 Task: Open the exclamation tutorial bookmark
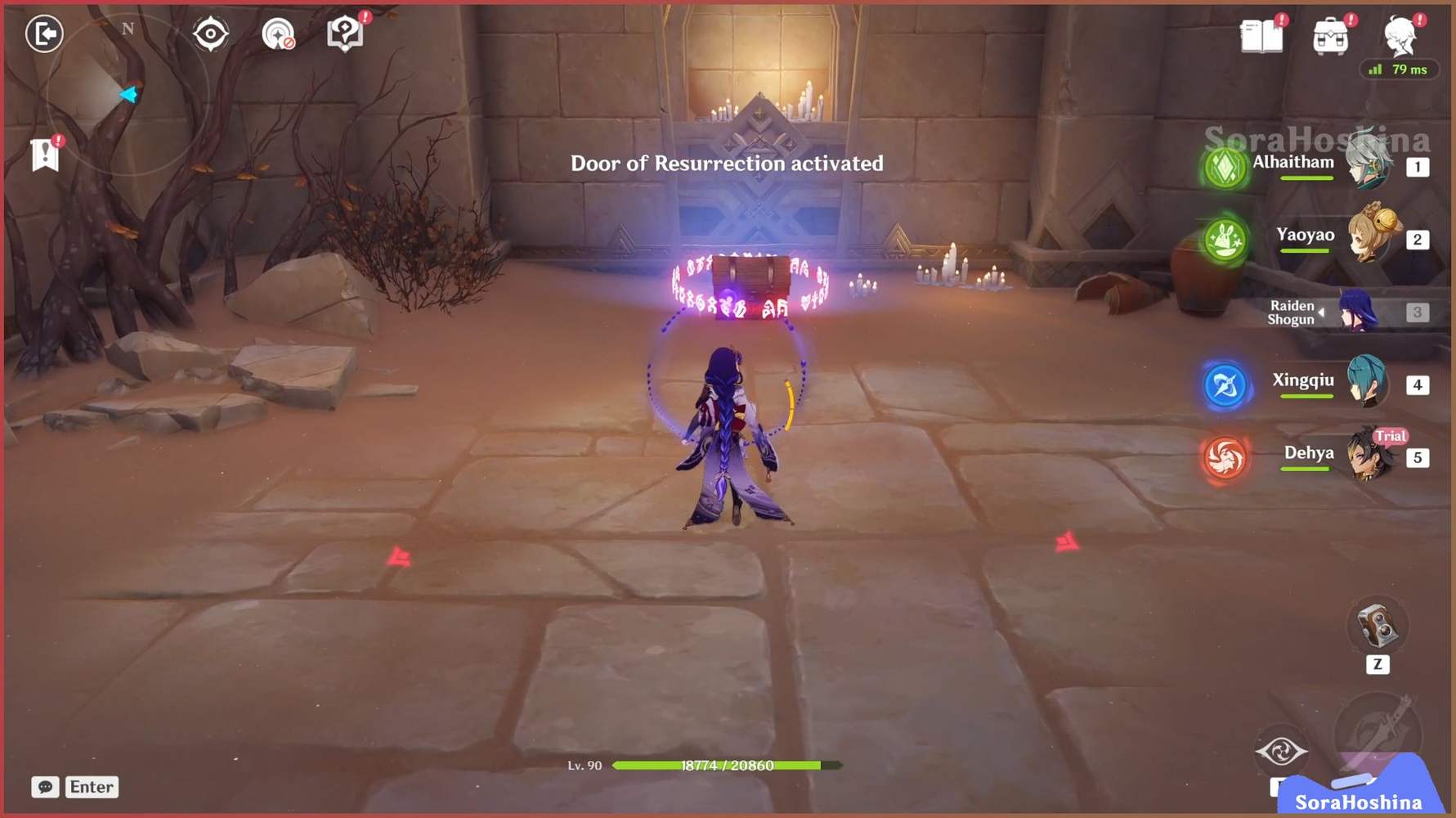[x=43, y=154]
